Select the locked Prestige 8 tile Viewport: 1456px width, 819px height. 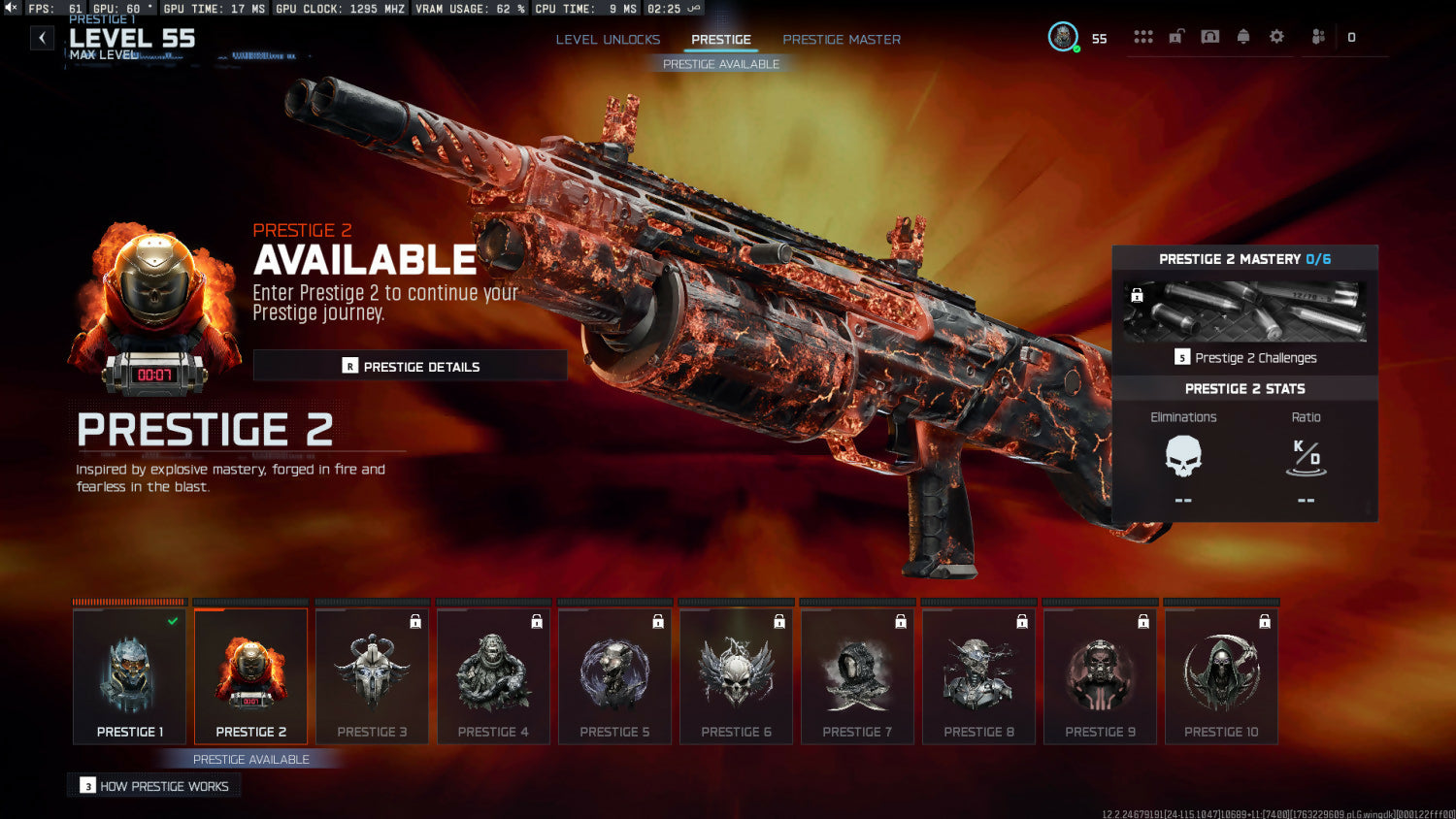[x=978, y=676]
